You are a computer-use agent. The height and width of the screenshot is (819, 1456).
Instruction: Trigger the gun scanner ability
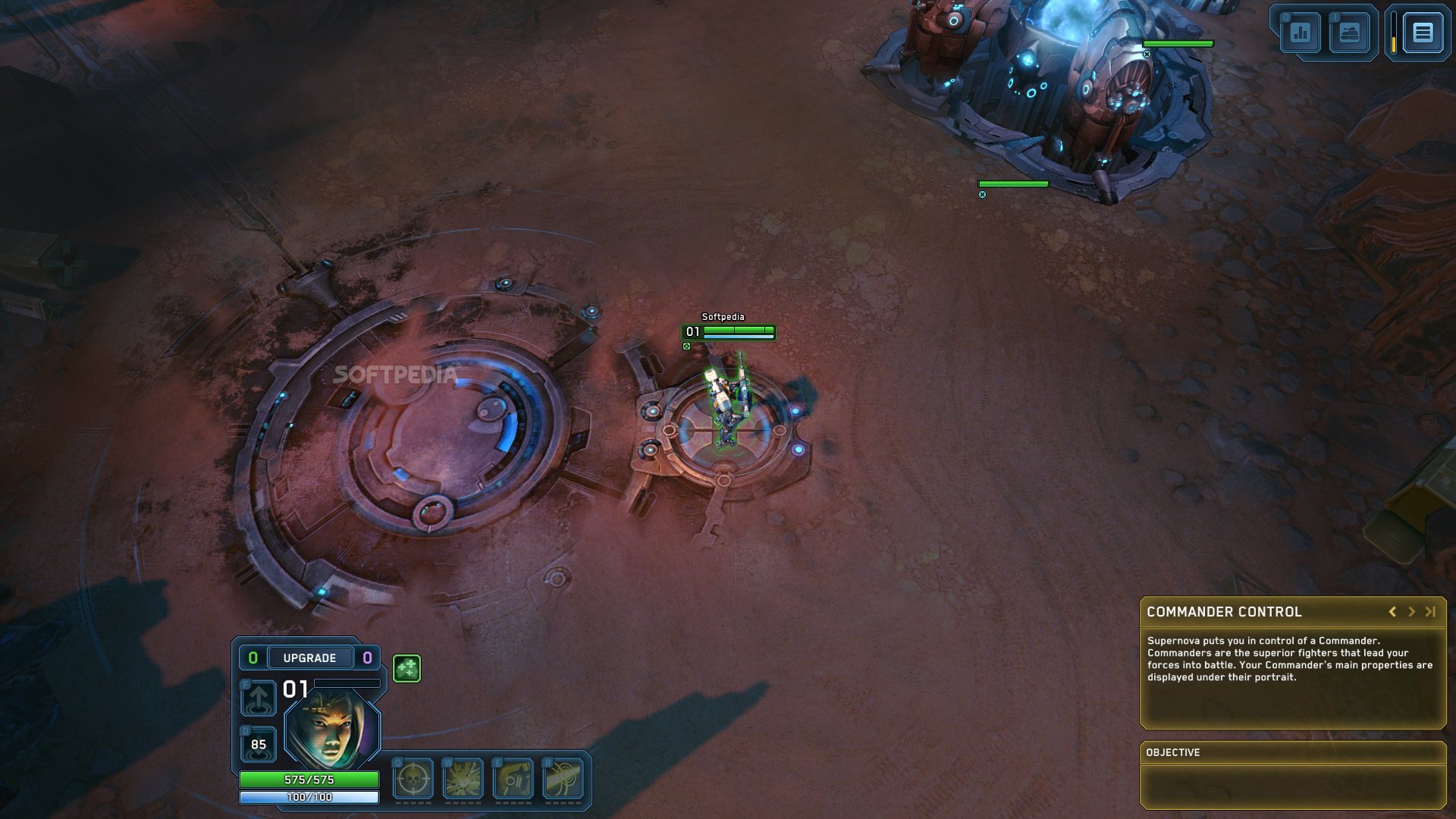[513, 779]
